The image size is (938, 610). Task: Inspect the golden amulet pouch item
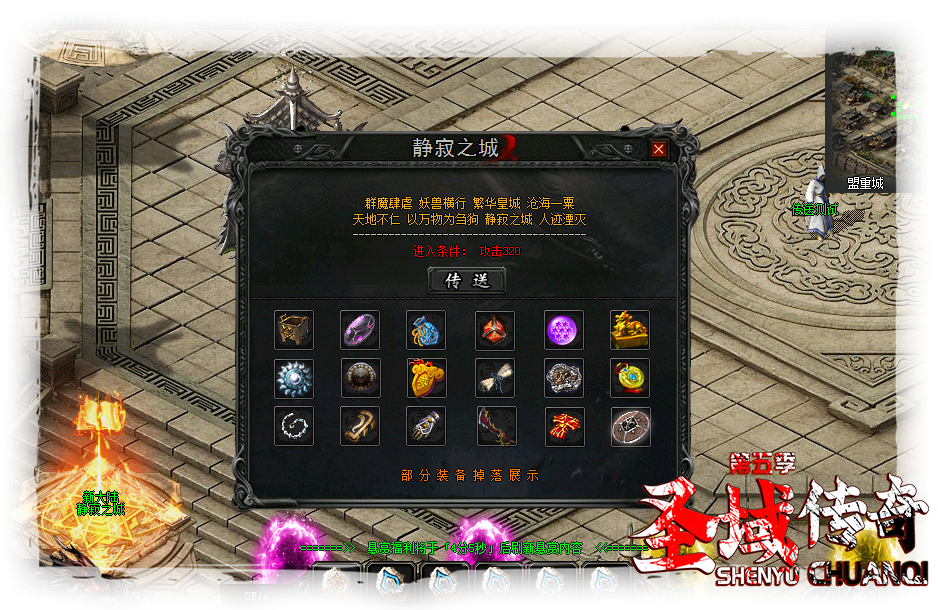426,379
